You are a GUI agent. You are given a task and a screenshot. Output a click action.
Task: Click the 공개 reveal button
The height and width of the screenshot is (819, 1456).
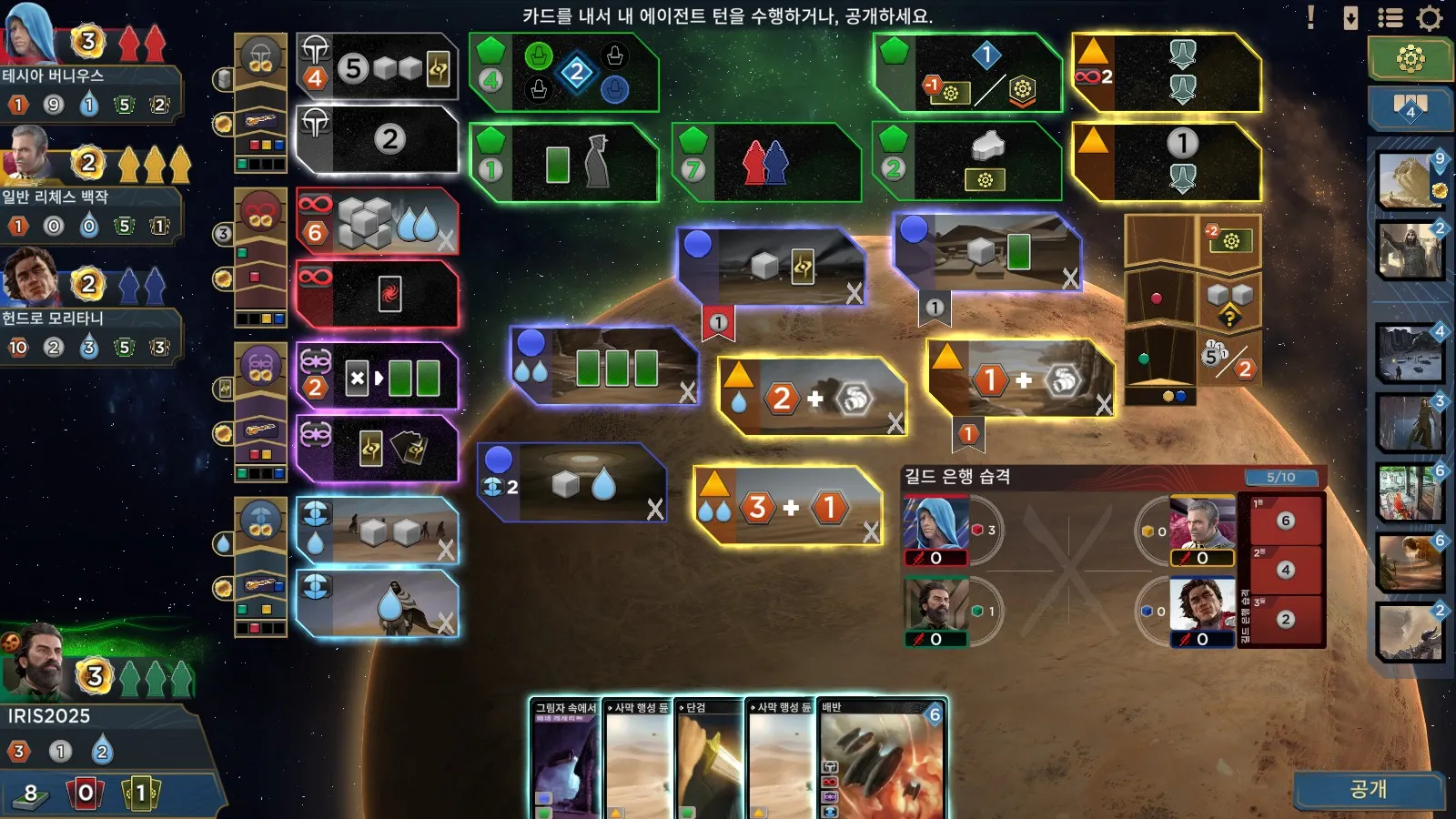point(1368,789)
